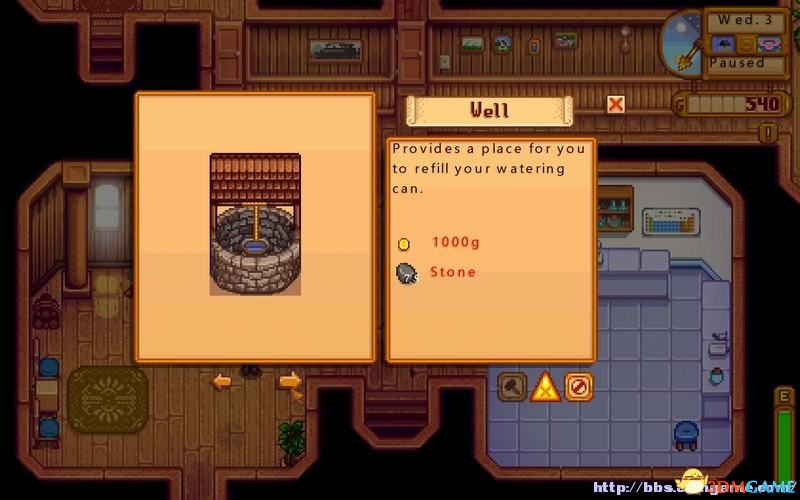Choose the red demolish building button
This screenshot has height=500, width=800.
coord(578,386)
